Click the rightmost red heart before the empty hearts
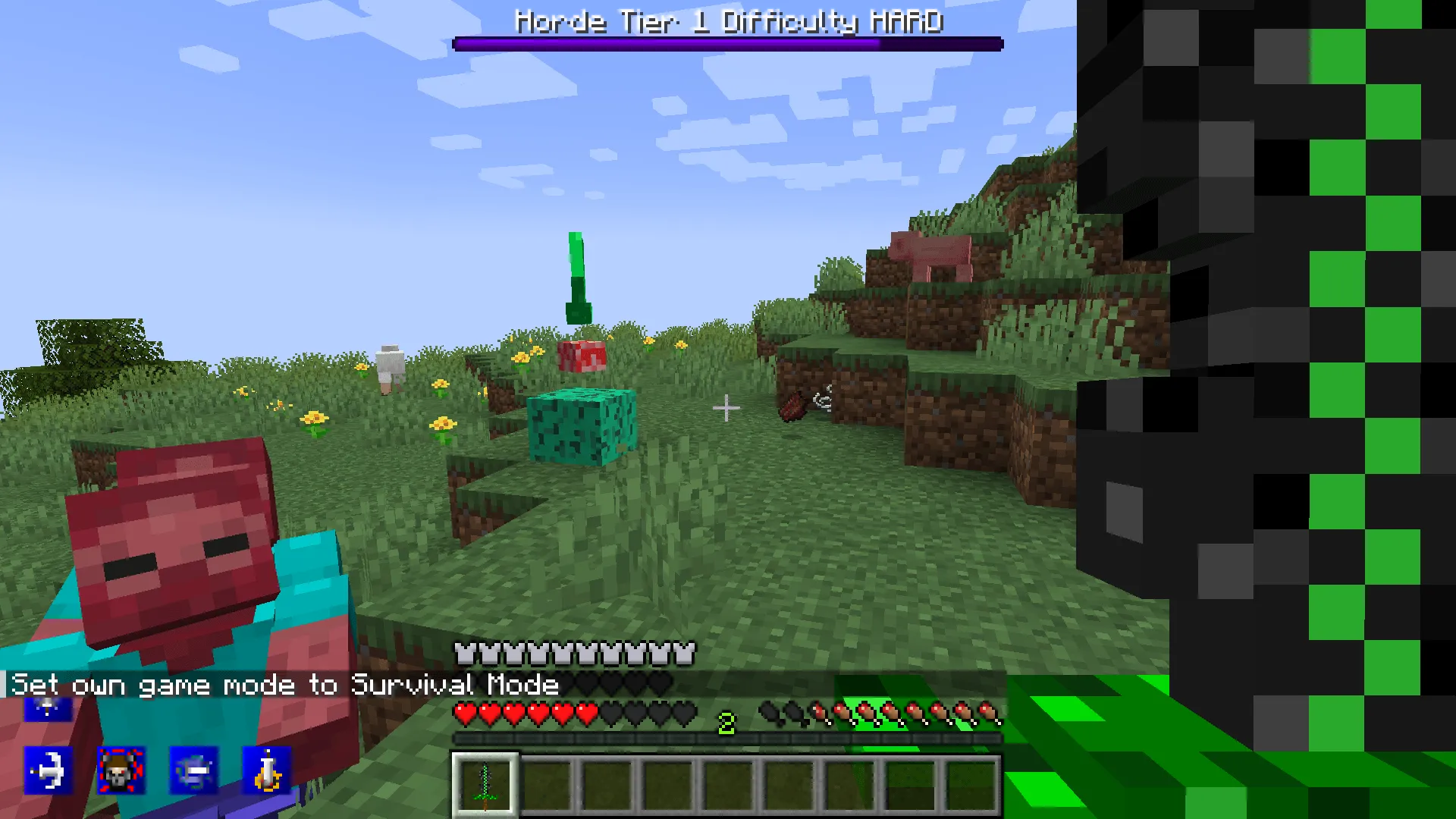Viewport: 1456px width, 819px height. click(585, 713)
